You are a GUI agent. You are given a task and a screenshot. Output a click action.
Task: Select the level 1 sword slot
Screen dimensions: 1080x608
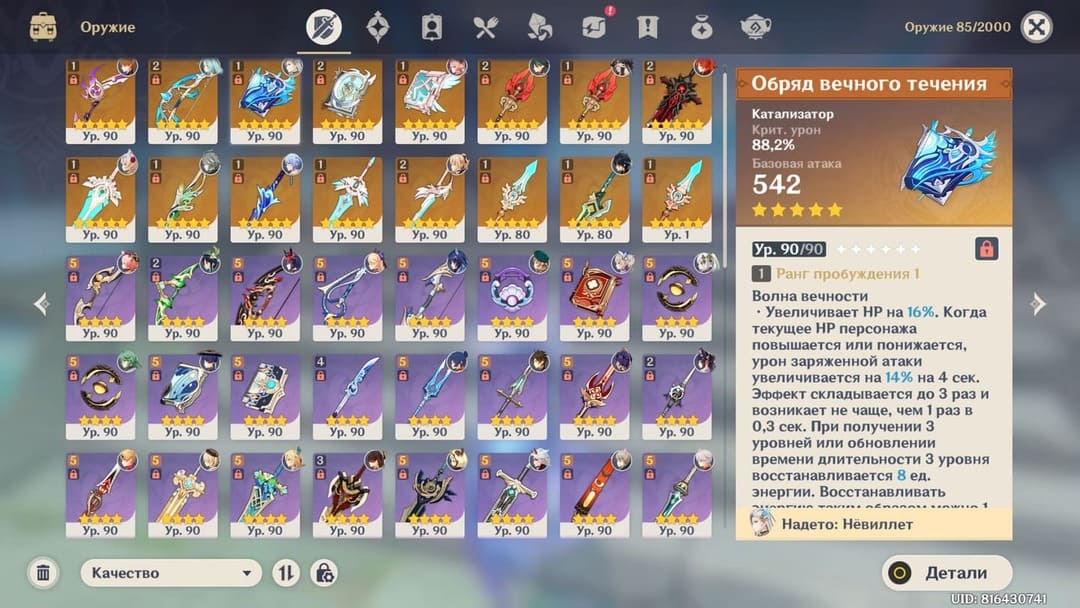[675, 199]
